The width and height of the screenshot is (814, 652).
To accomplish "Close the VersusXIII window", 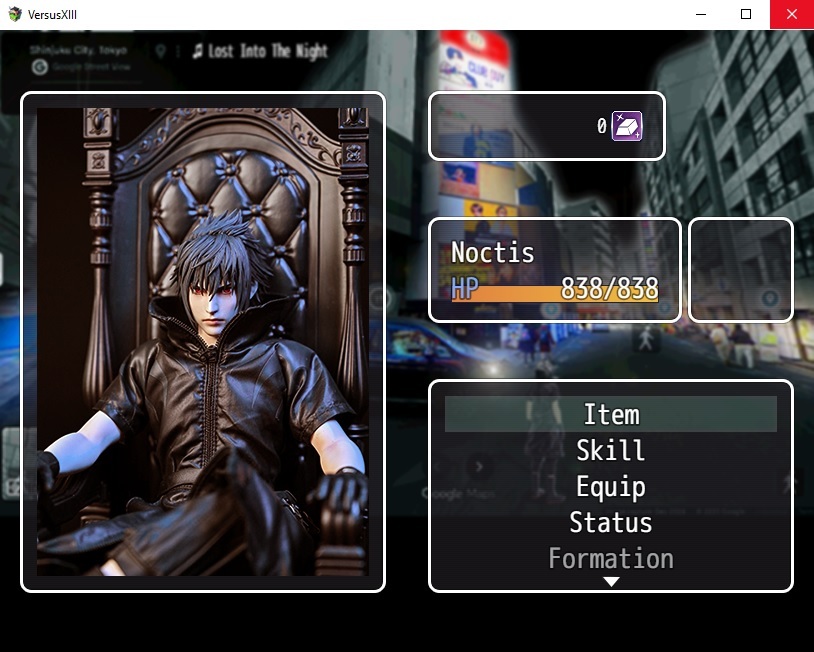I will pyautogui.click(x=791, y=14).
